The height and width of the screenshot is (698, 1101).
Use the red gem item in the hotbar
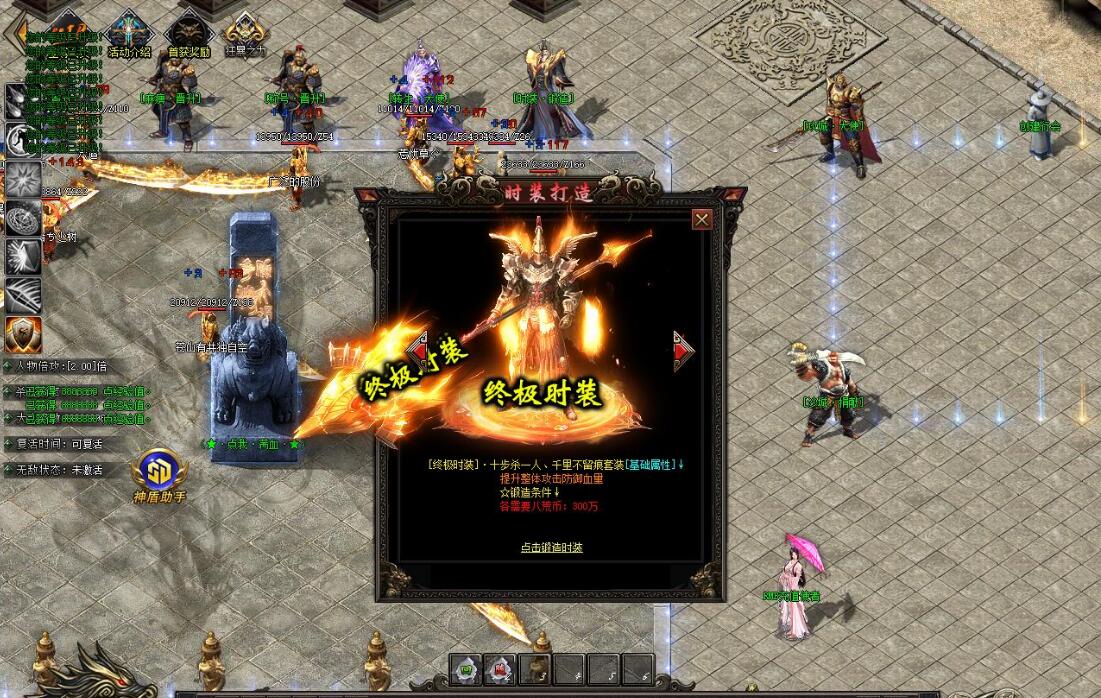501,669
